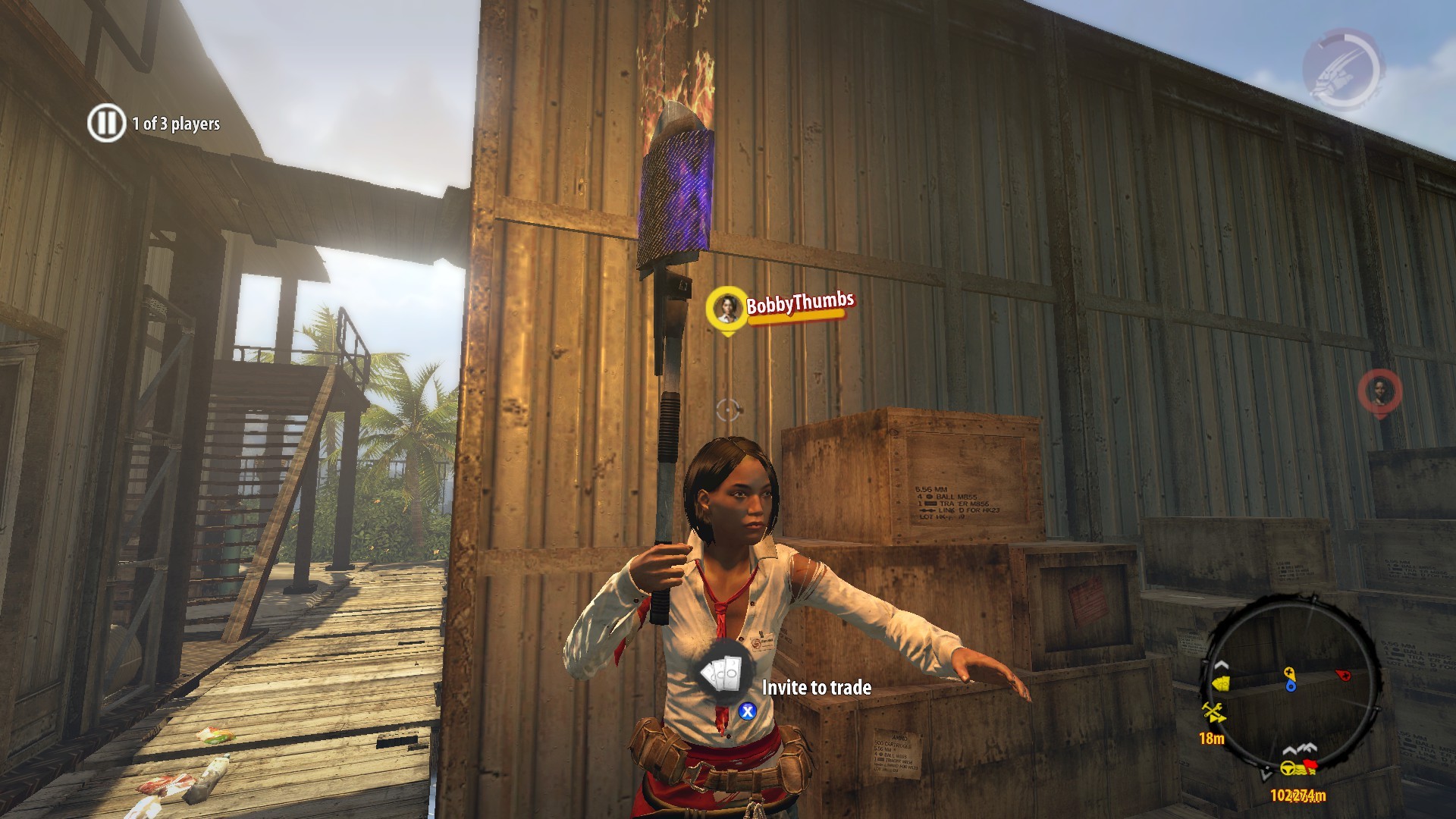Image resolution: width=1456 pixels, height=819 pixels.
Task: Select the red teammate portrait marker
Action: point(1379,391)
